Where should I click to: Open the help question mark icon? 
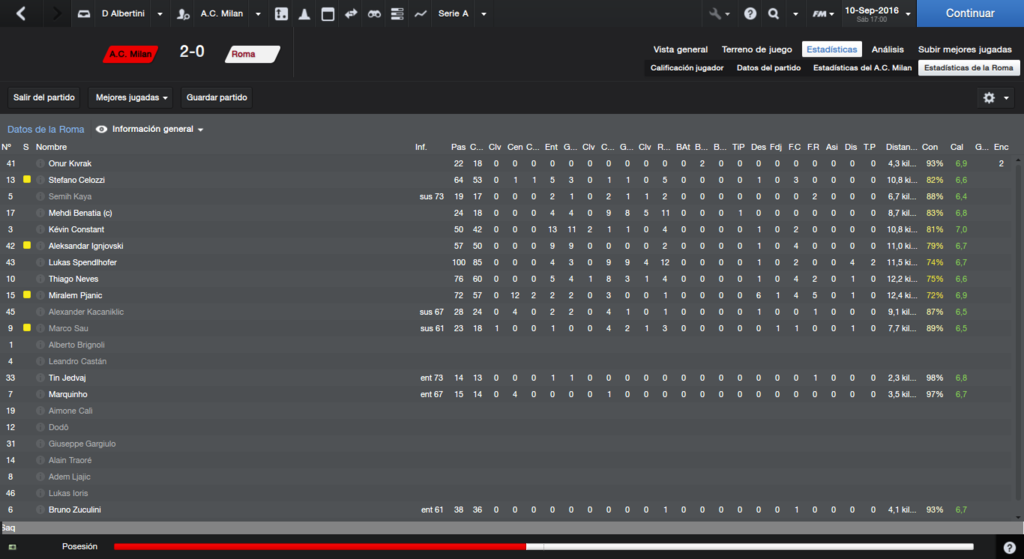click(750, 14)
